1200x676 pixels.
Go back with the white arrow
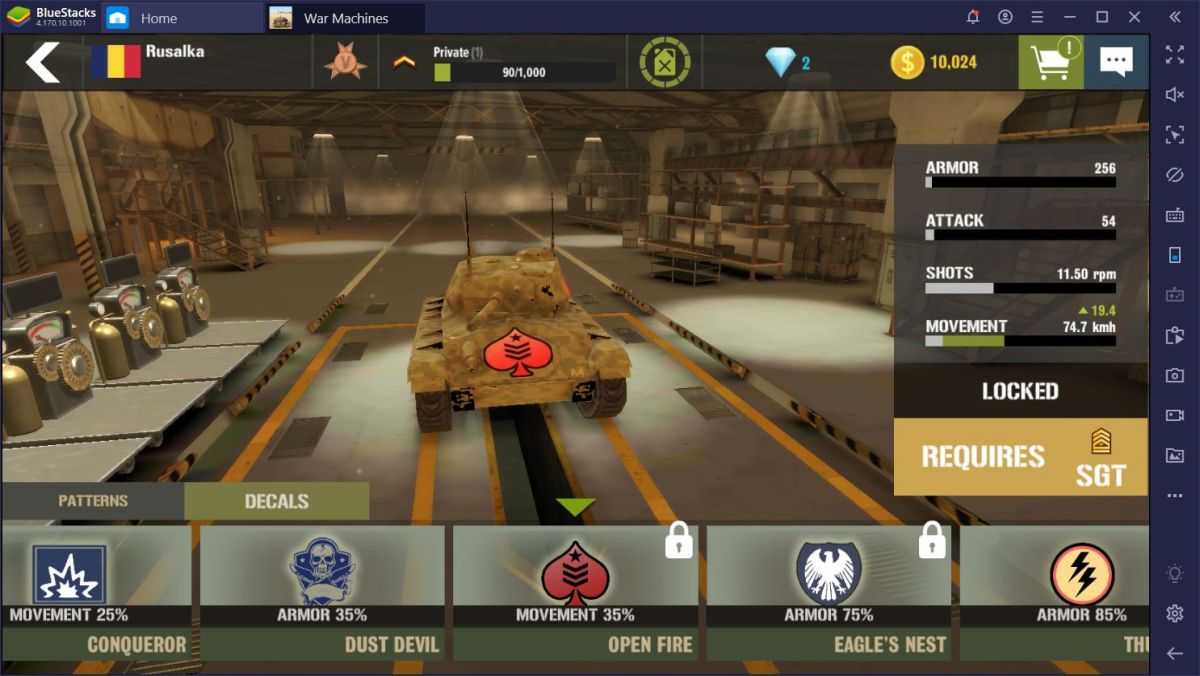[42, 62]
